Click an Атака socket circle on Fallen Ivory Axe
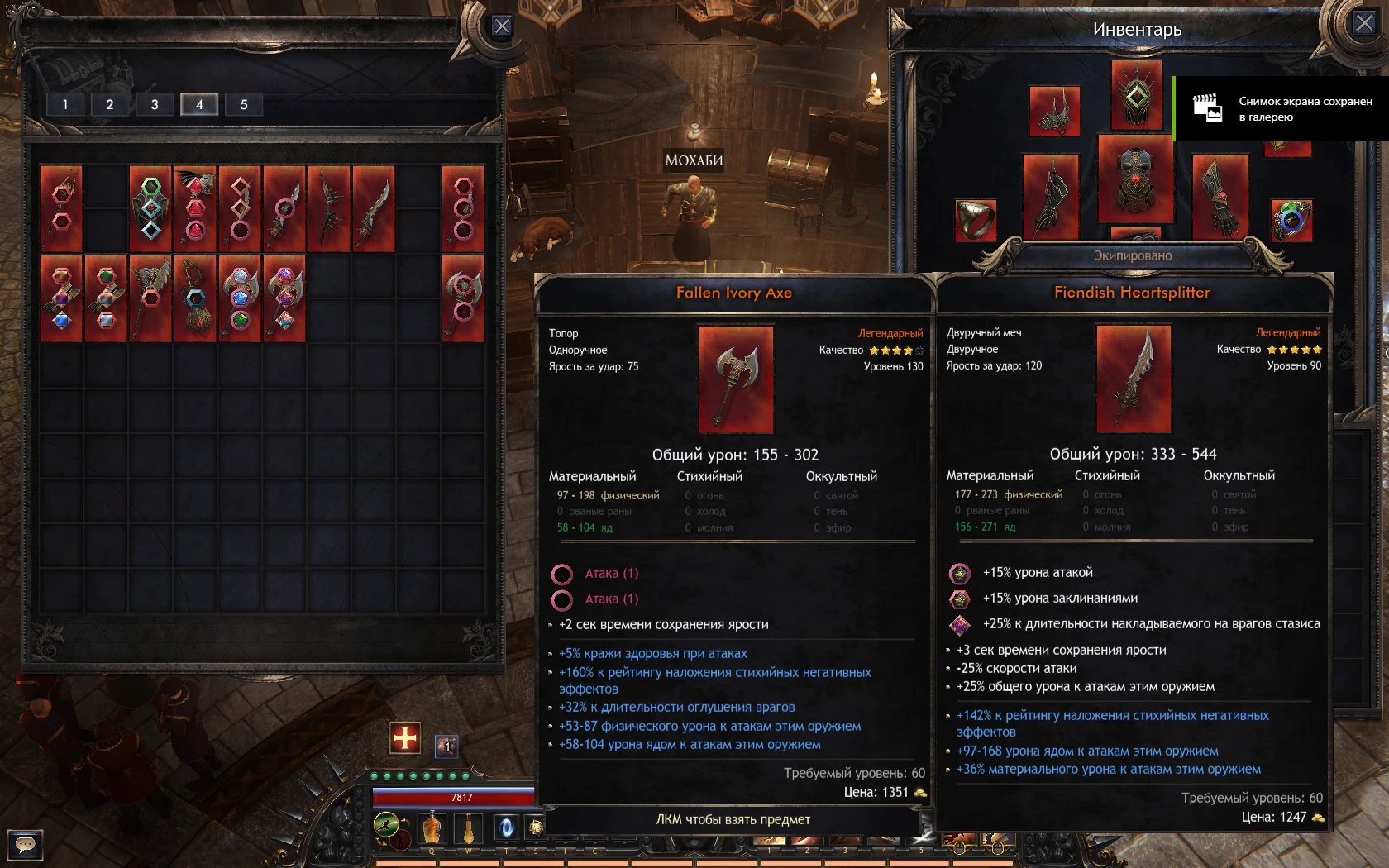The image size is (1389, 868). 563,573
